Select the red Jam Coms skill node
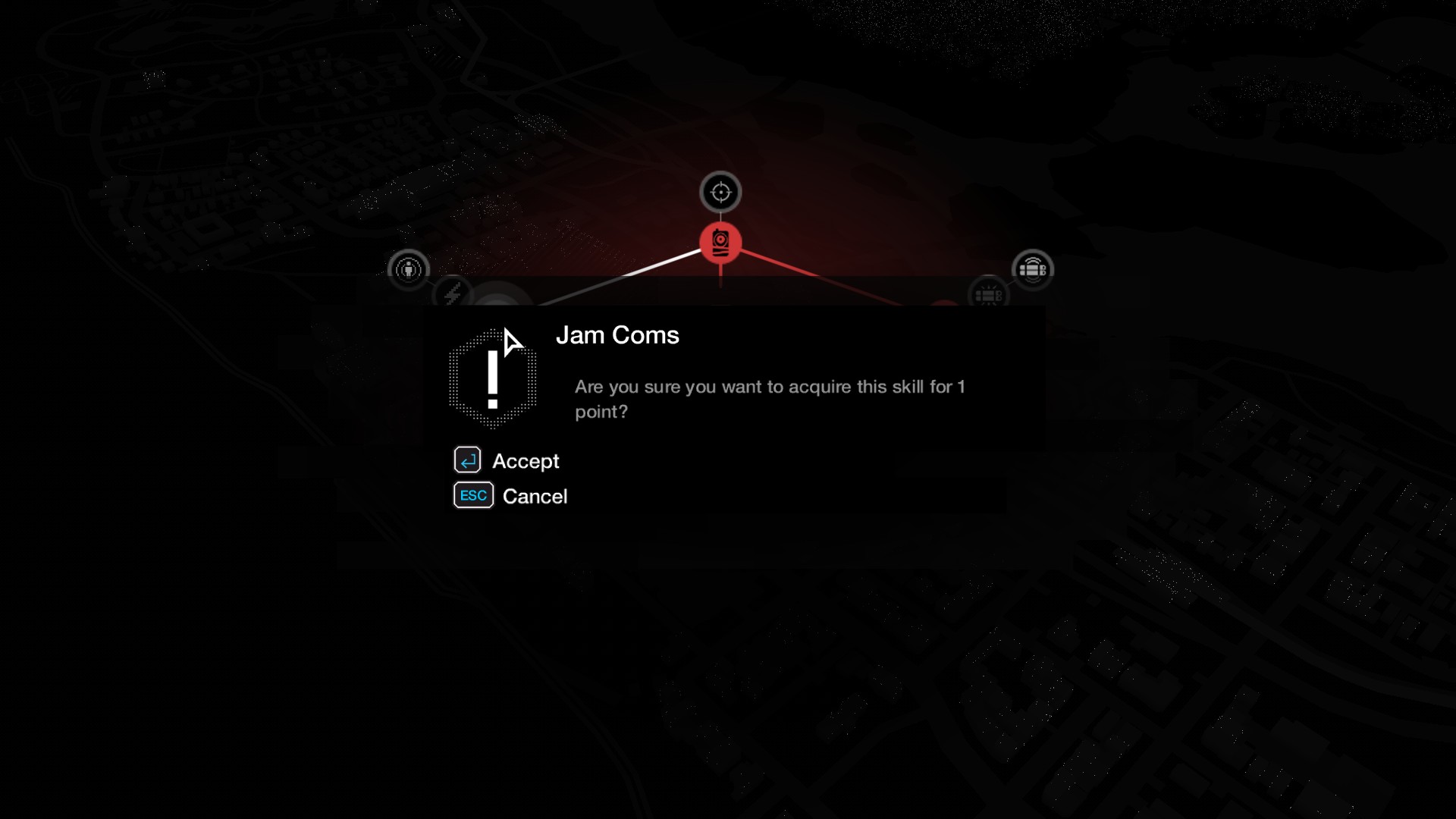This screenshot has width=1456, height=819. point(720,243)
